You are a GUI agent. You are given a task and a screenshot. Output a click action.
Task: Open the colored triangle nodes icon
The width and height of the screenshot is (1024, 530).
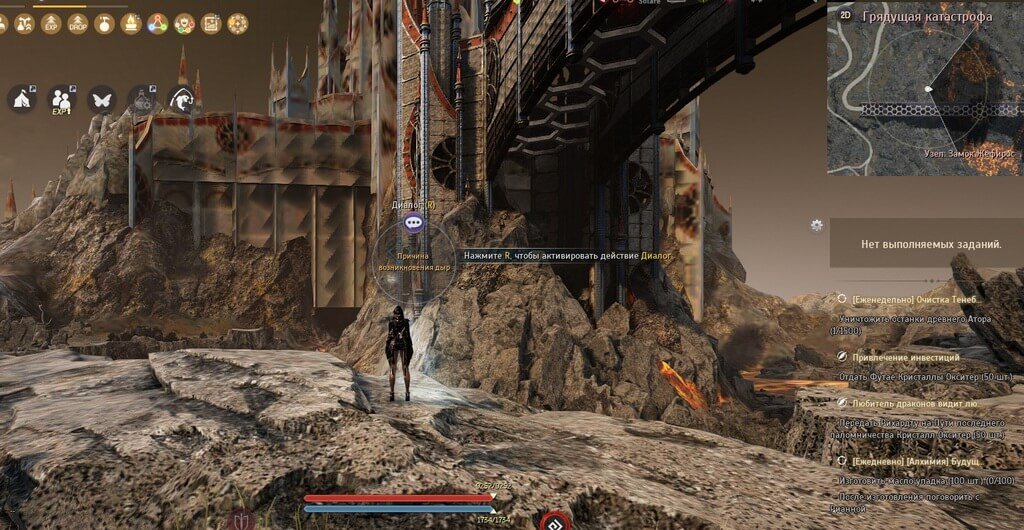[x=158, y=23]
